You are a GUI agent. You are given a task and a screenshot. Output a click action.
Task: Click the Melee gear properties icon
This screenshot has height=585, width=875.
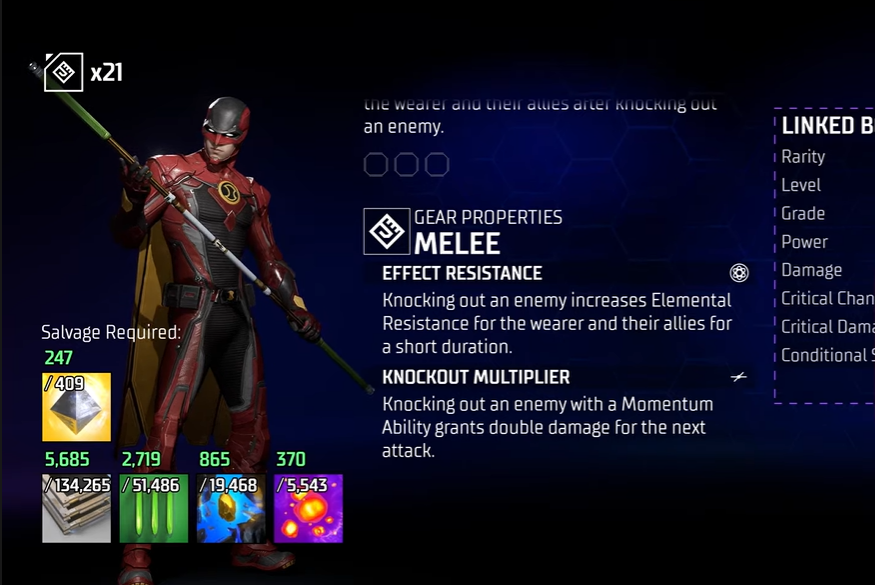(386, 231)
